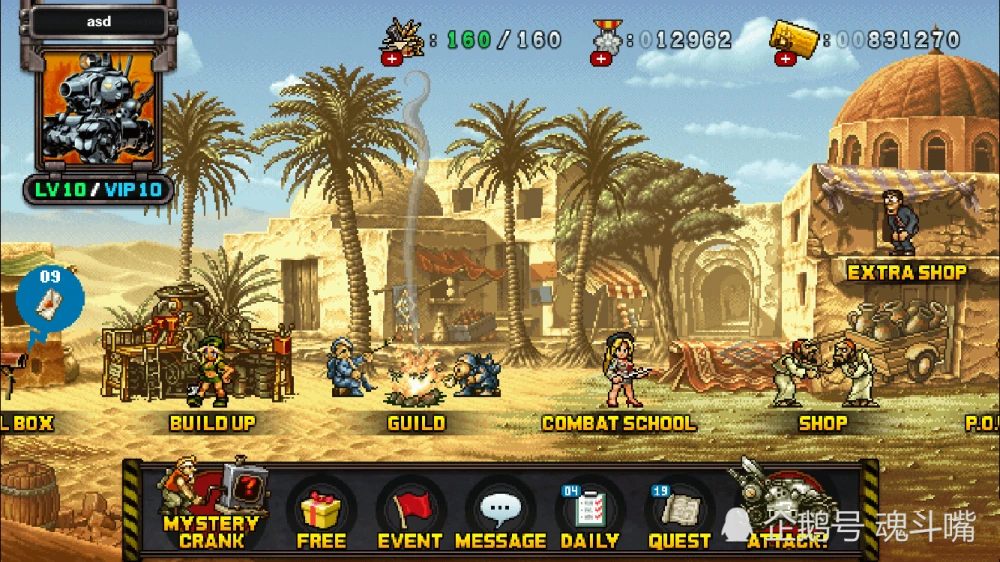
Task: Open the mail speech bubble notification
Action: 49,300
